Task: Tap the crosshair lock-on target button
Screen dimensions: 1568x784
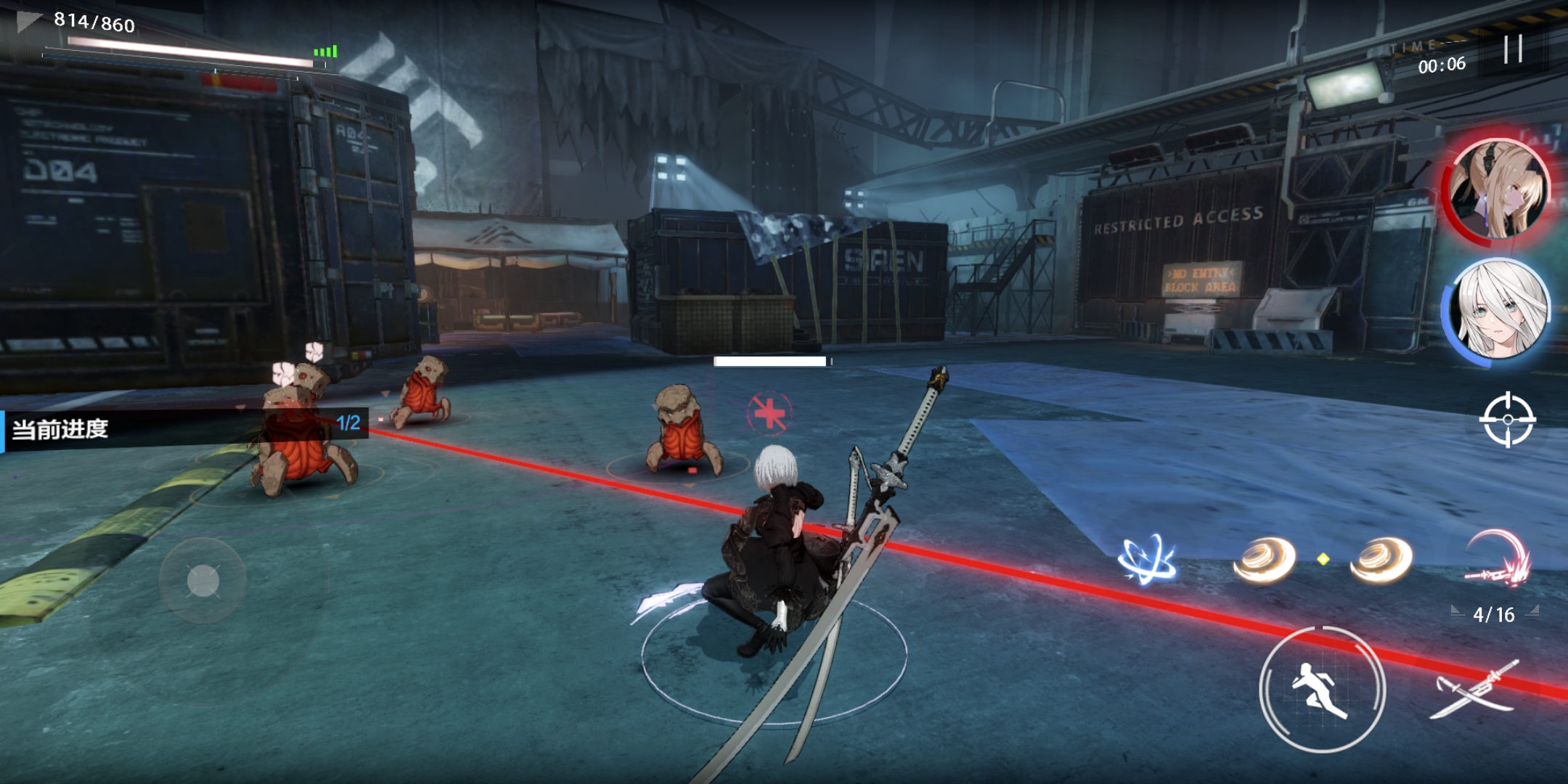Action: click(x=1508, y=420)
